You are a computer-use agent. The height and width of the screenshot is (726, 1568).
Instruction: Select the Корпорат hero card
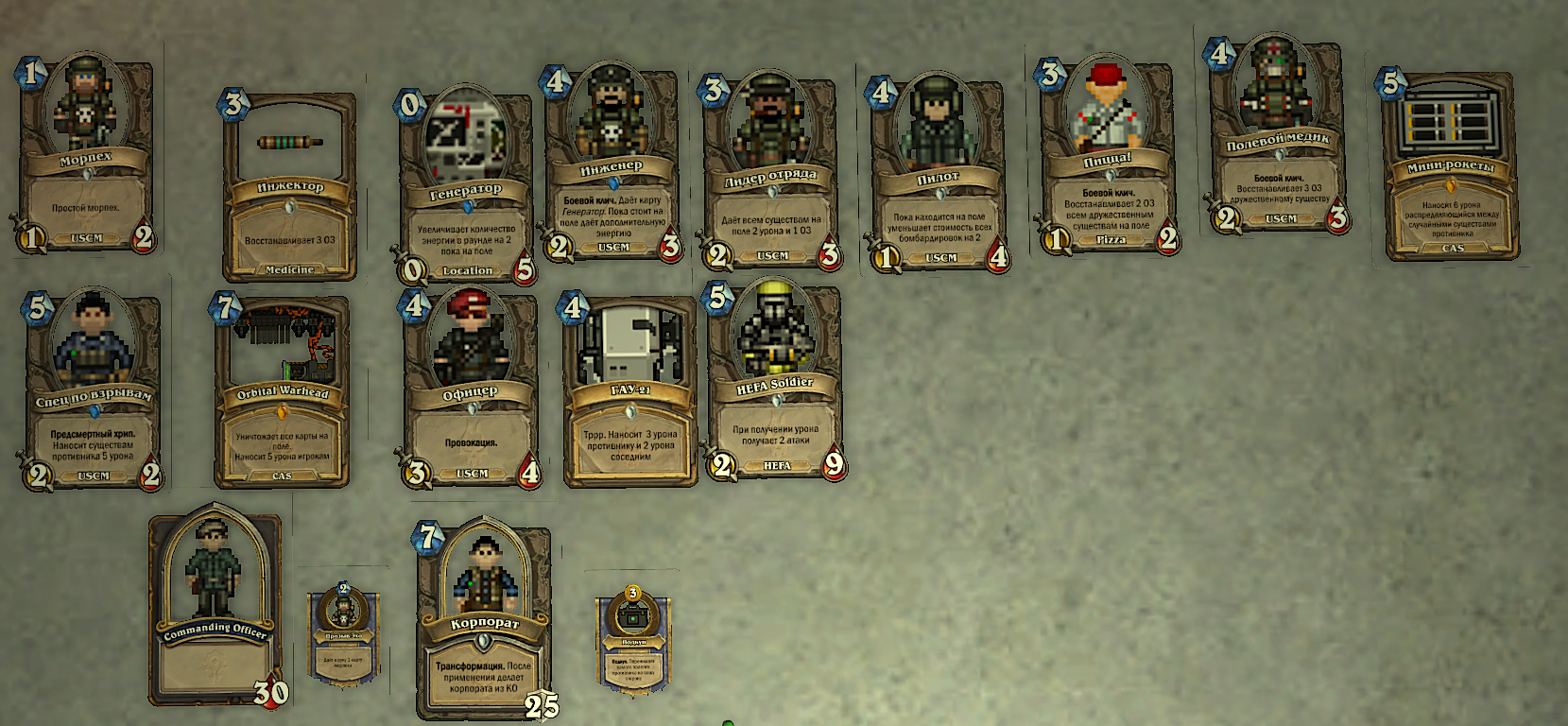pyautogui.click(x=484, y=619)
